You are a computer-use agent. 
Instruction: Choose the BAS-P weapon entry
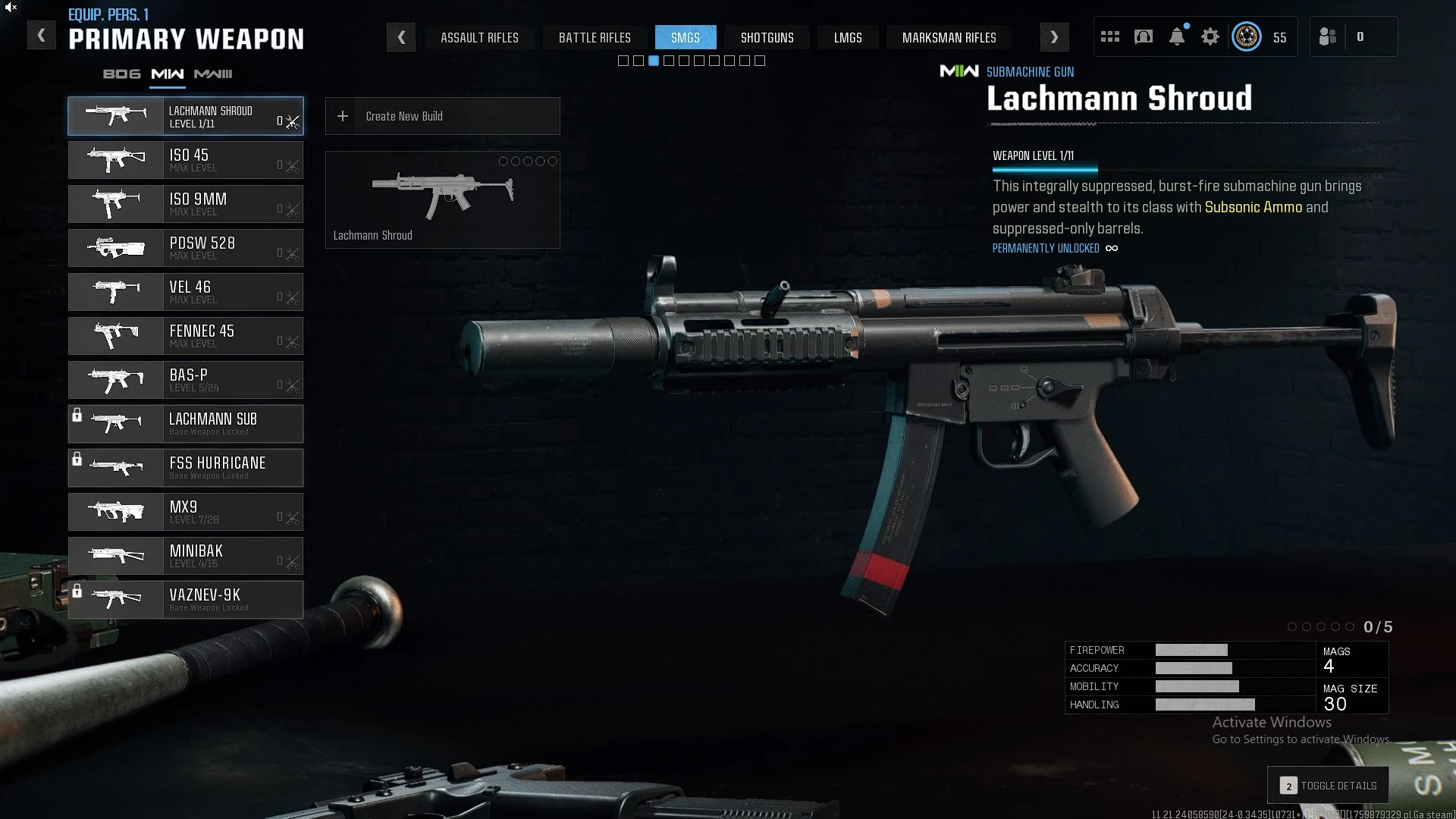click(186, 380)
